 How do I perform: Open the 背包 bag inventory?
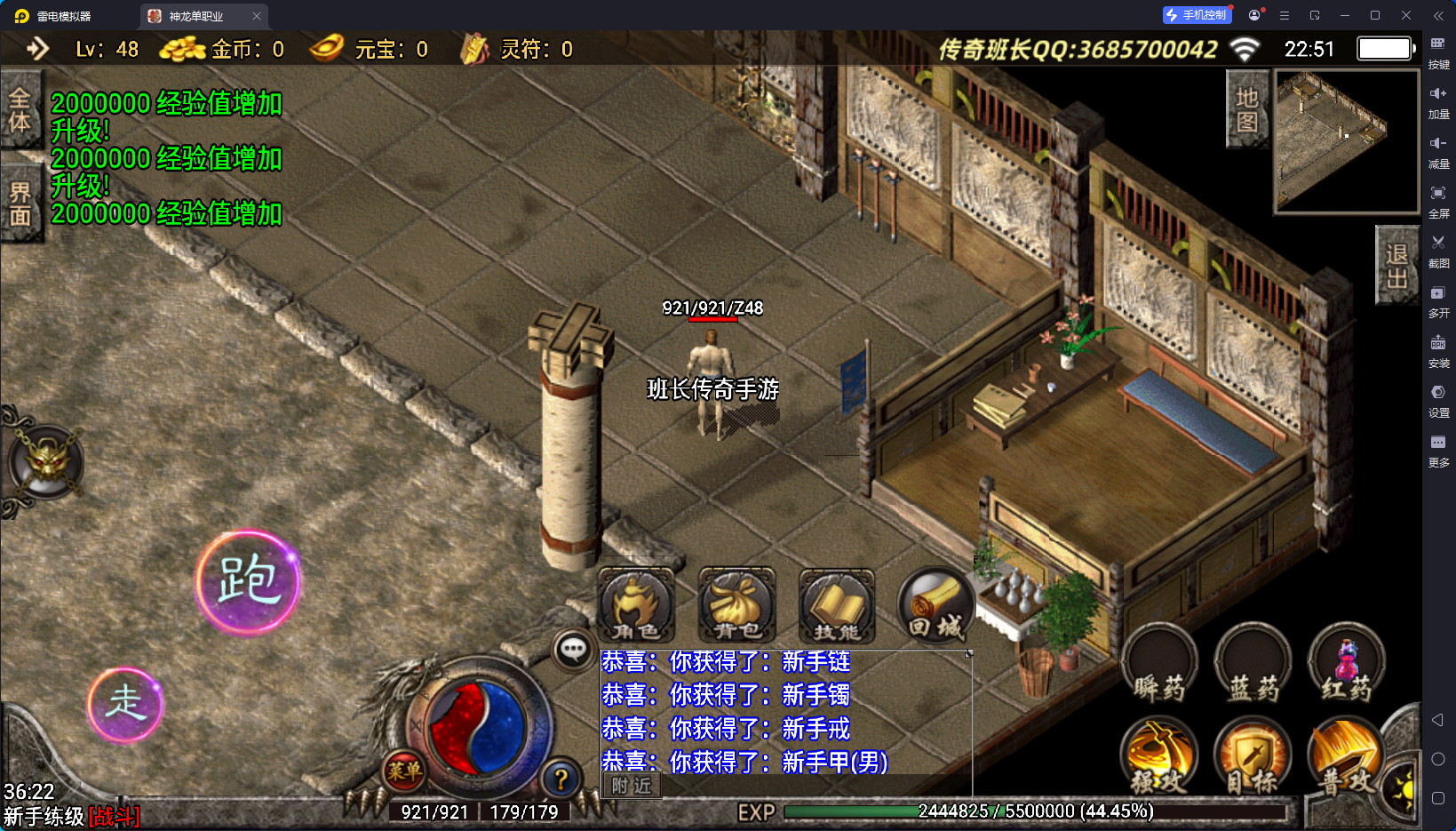736,606
